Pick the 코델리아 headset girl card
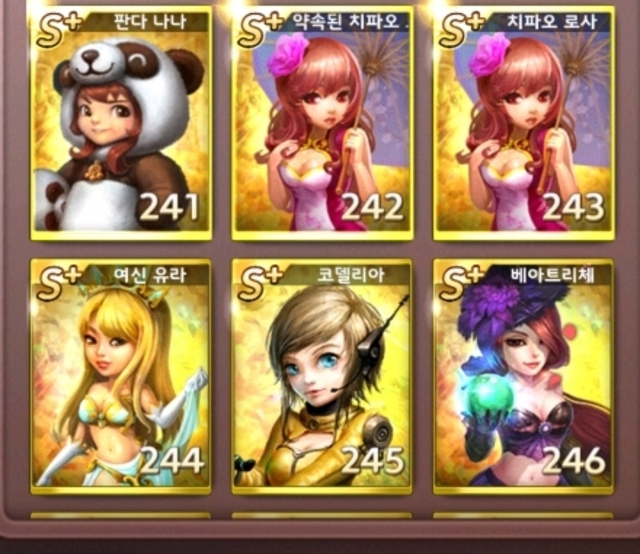 click(322, 377)
